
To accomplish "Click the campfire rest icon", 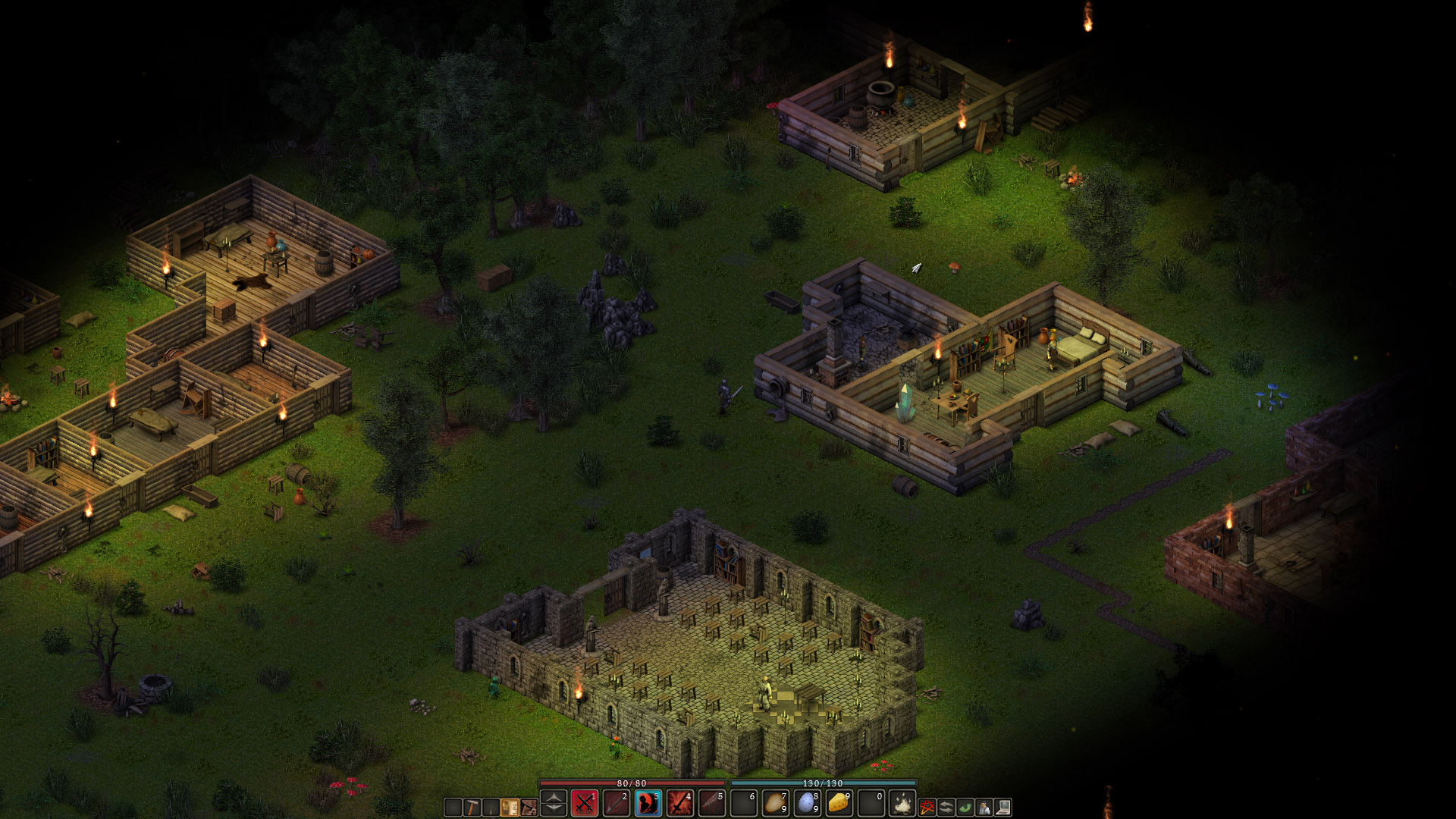I will 902,803.
